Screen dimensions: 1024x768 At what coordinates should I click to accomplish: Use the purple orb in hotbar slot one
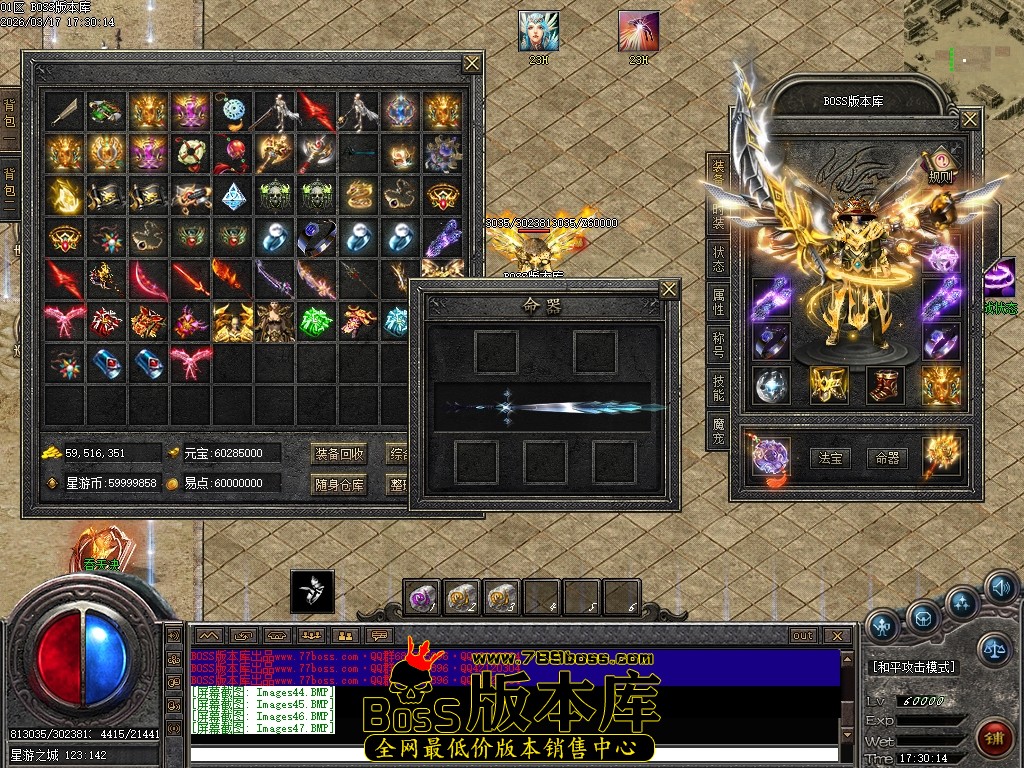coord(422,598)
